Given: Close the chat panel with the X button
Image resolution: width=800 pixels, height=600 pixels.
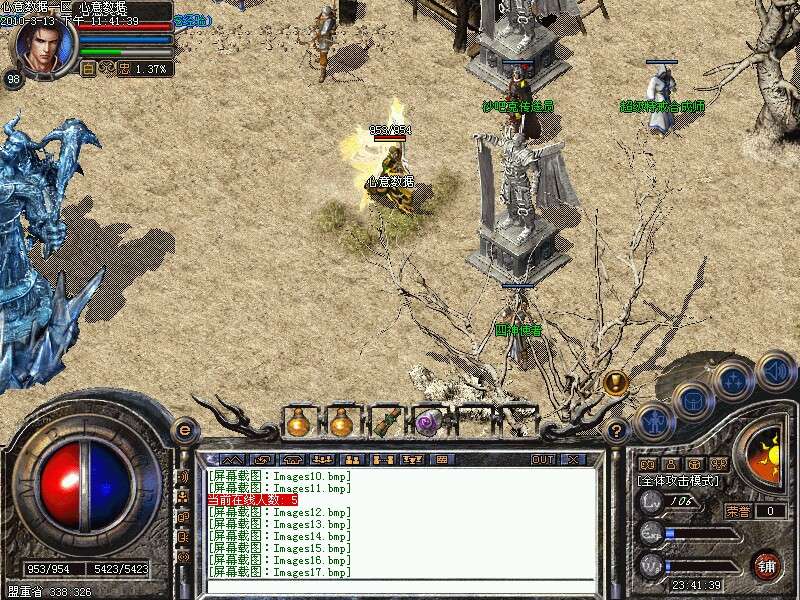Looking at the screenshot, I should pyautogui.click(x=573, y=460).
